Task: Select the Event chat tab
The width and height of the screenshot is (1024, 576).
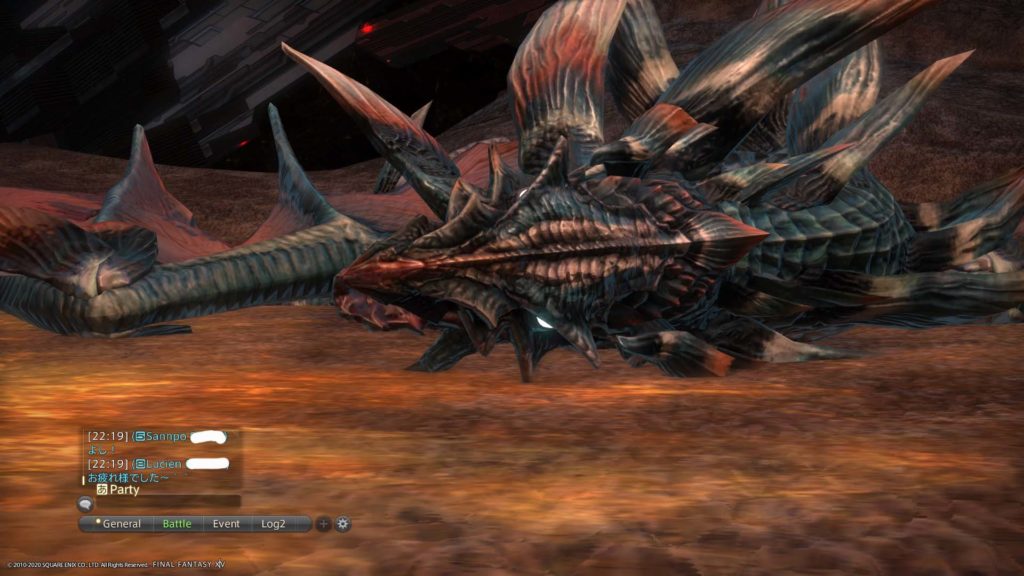Action: 226,524
